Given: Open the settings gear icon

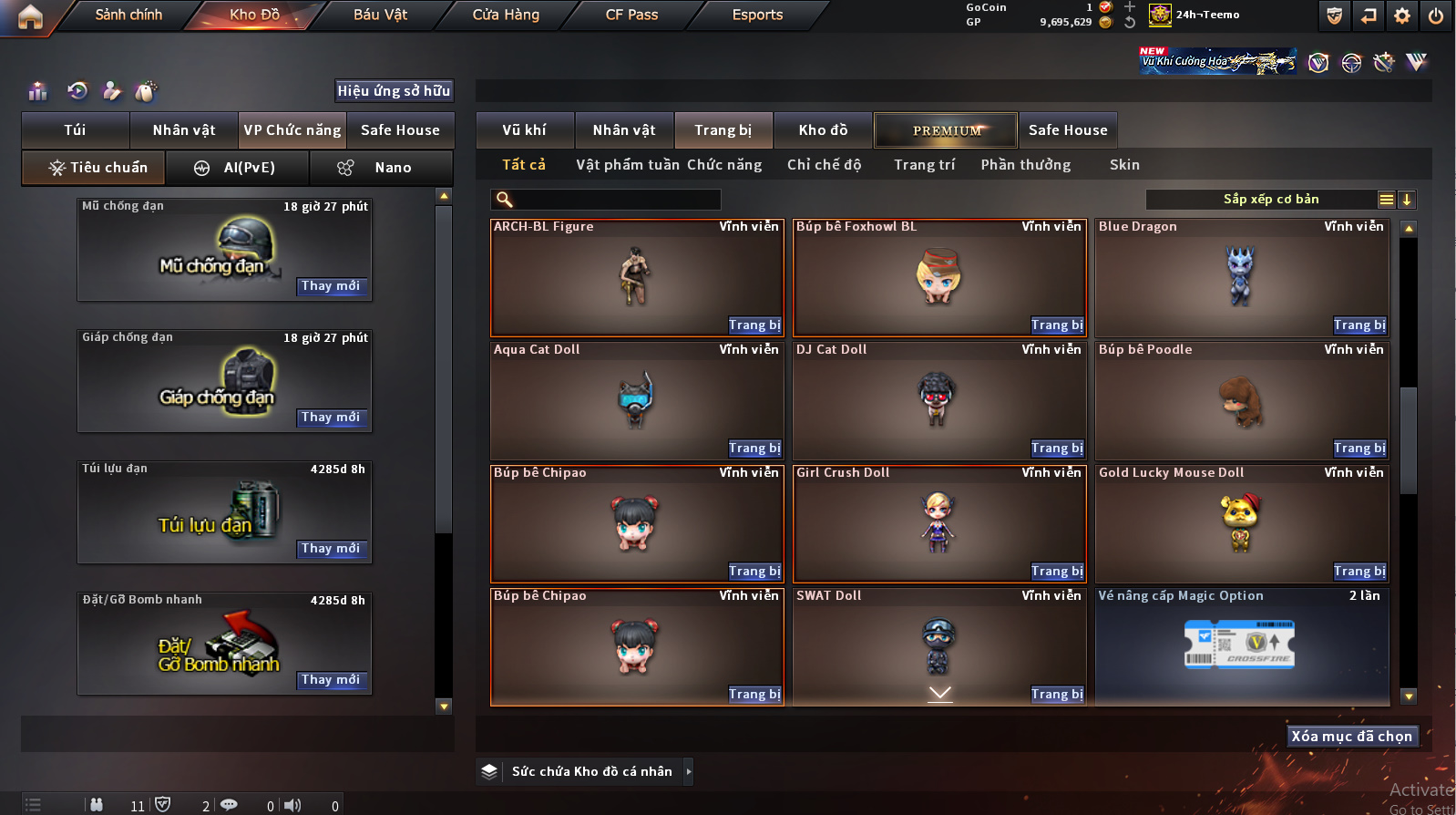Looking at the screenshot, I should (x=1402, y=15).
